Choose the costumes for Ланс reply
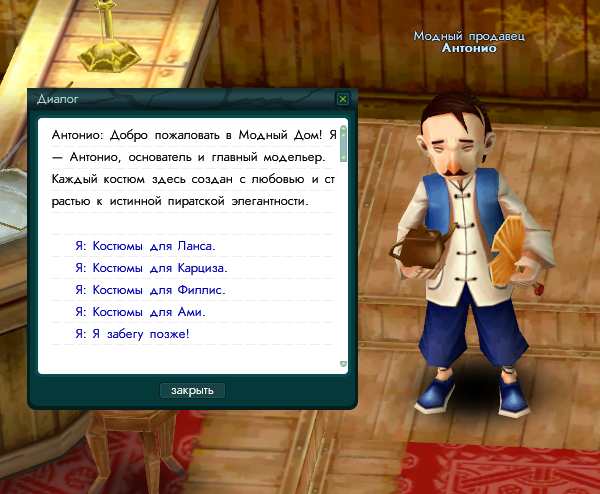 coord(145,245)
